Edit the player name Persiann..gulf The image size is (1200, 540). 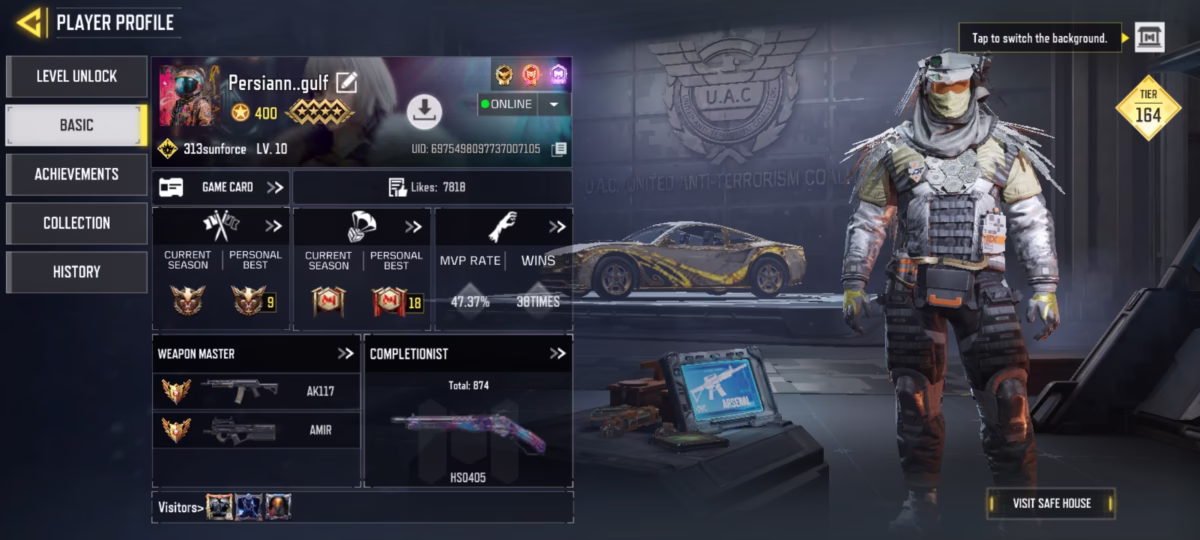(347, 82)
